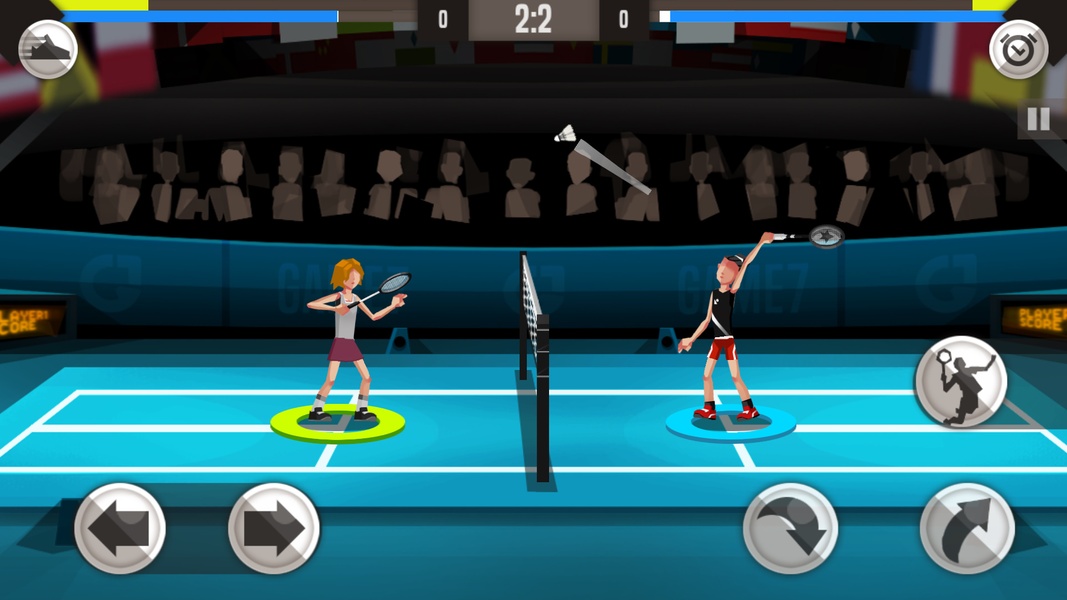1067x600 pixels.
Task: Click the sneaker icon button
Action: click(x=48, y=50)
